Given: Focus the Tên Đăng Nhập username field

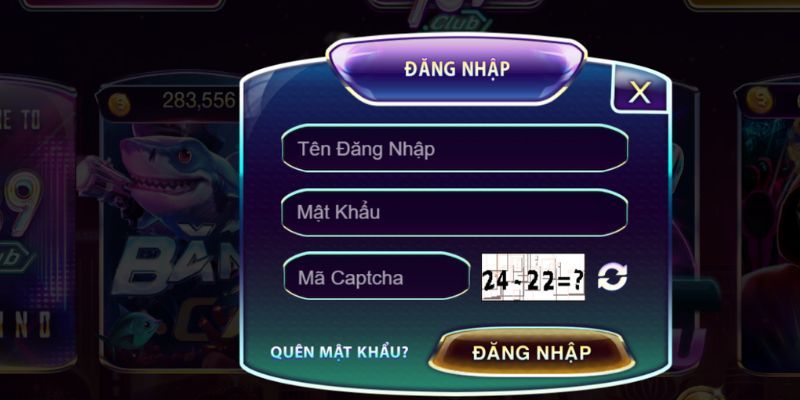Looking at the screenshot, I should pyautogui.click(x=455, y=149).
